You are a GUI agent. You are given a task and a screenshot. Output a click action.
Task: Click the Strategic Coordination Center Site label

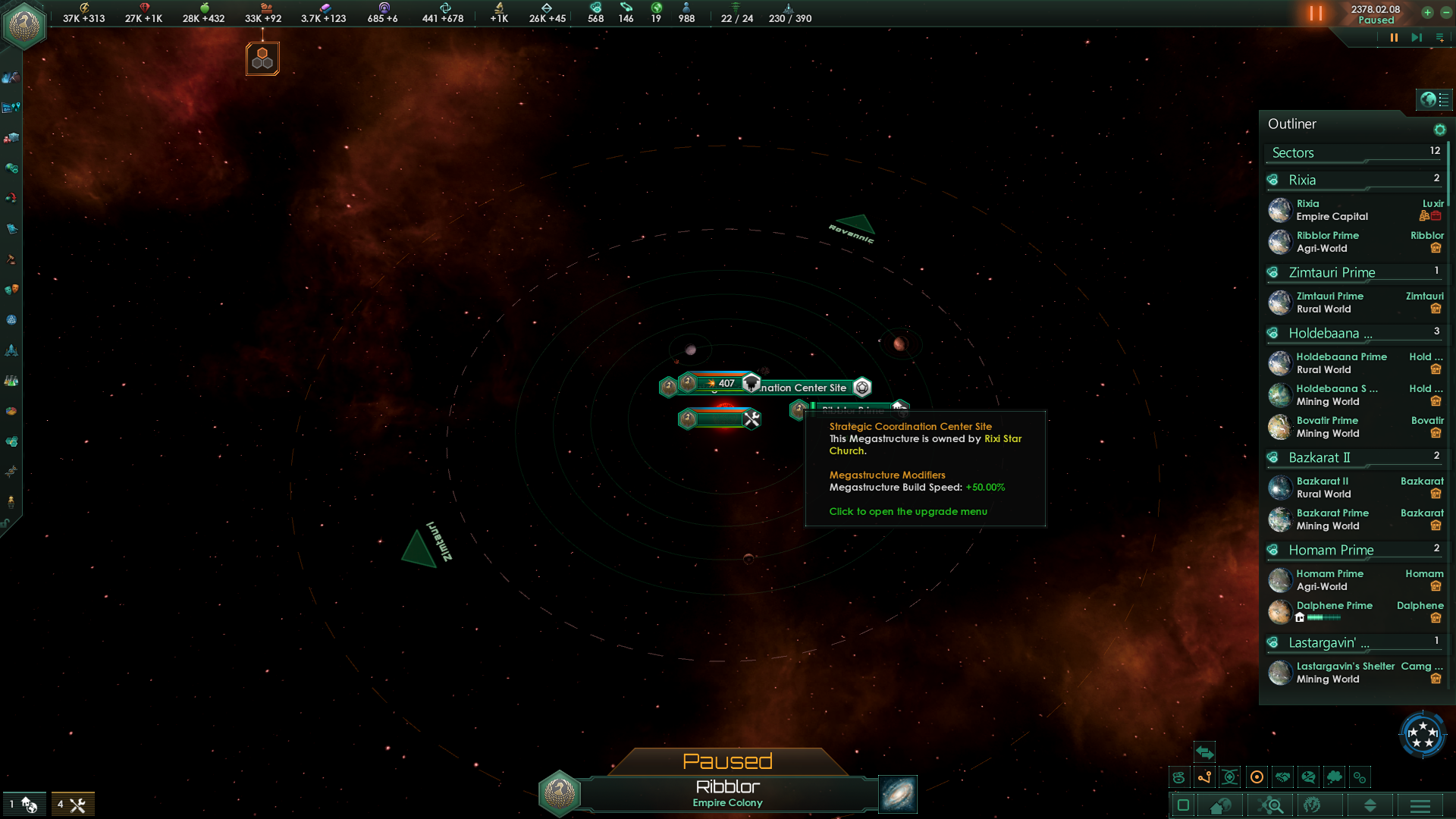pyautogui.click(x=804, y=388)
